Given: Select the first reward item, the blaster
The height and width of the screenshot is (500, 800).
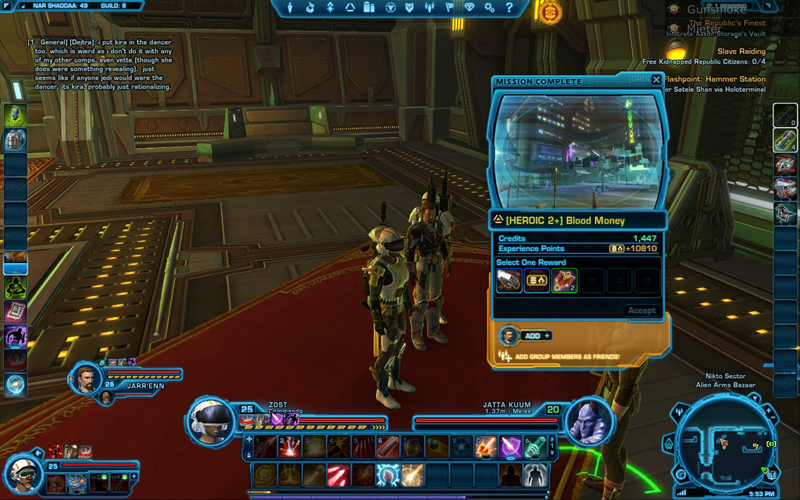Looking at the screenshot, I should 509,282.
